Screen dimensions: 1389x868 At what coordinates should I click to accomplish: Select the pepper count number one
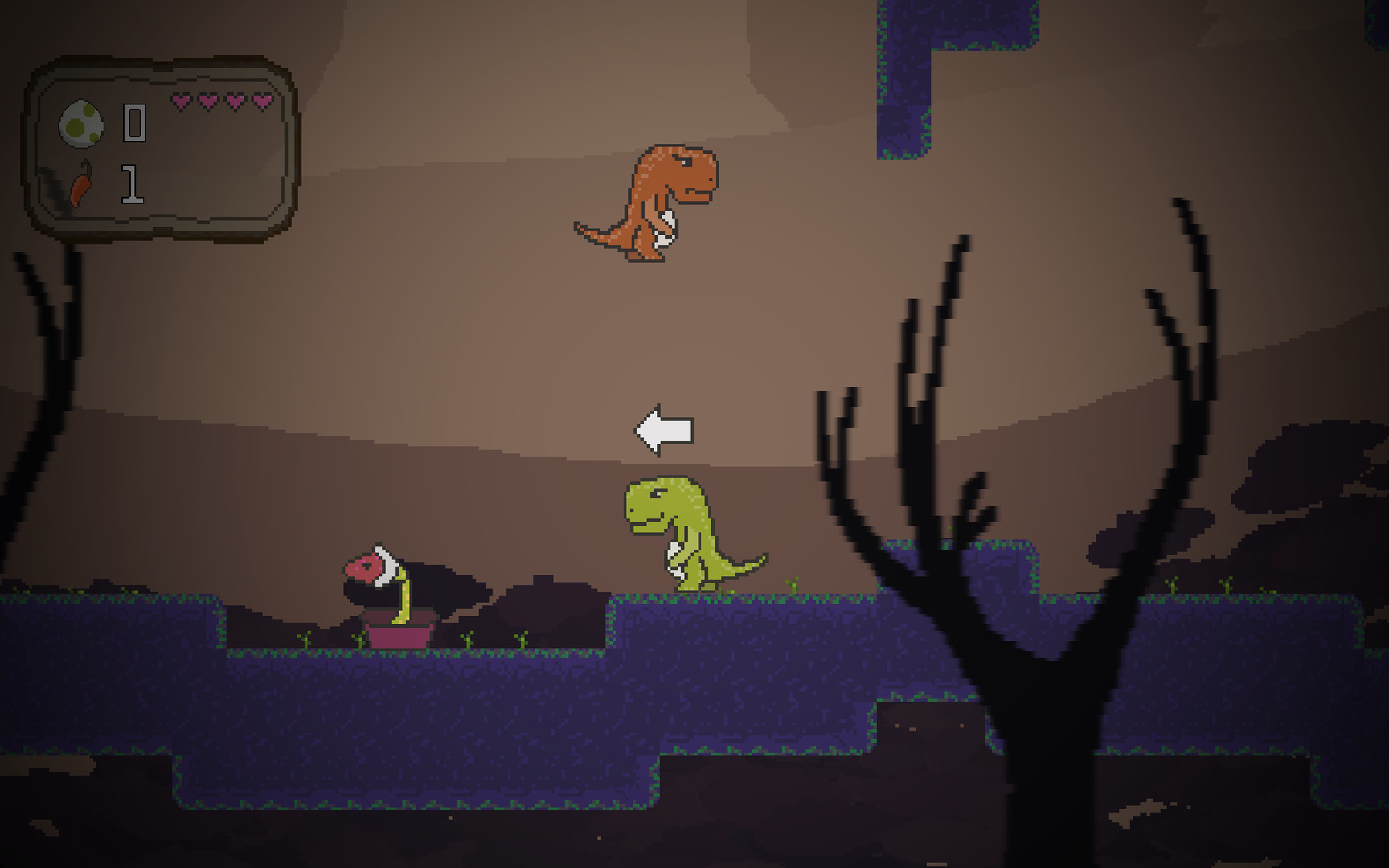[133, 185]
